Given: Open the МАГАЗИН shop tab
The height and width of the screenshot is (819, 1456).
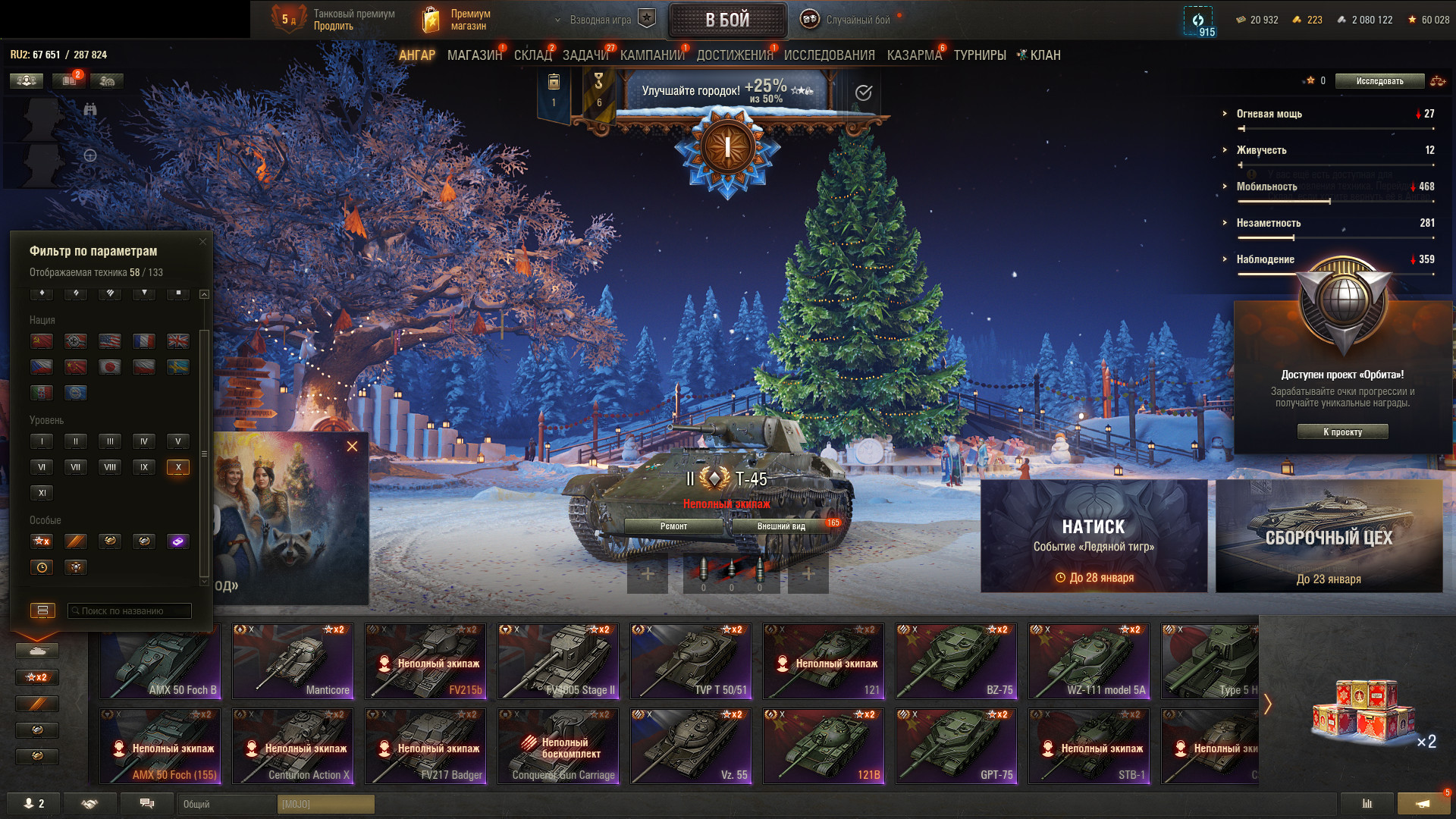Looking at the screenshot, I should [x=474, y=55].
